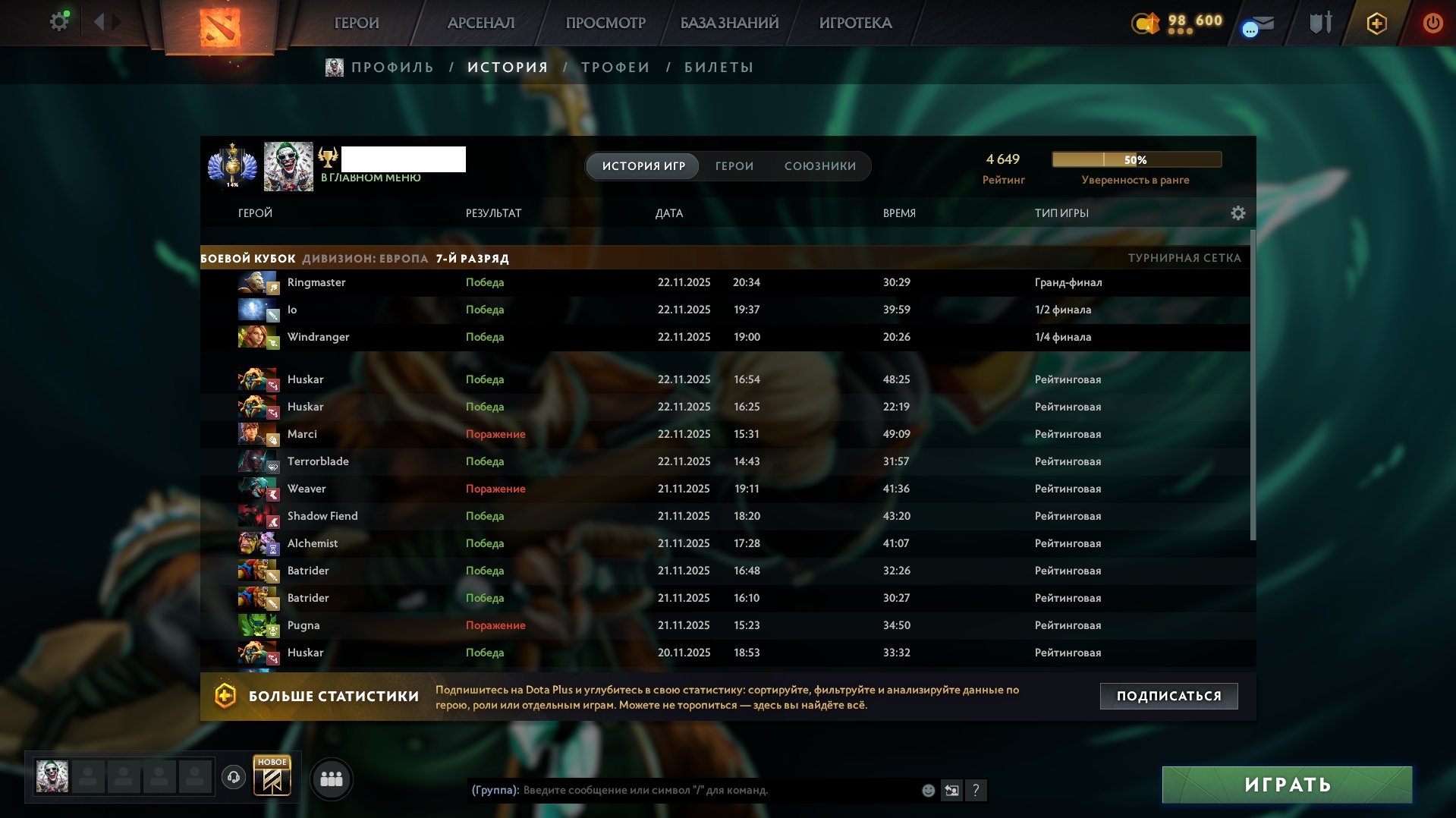Open the match history filter gear
The width and height of the screenshot is (1456, 818).
tap(1238, 213)
